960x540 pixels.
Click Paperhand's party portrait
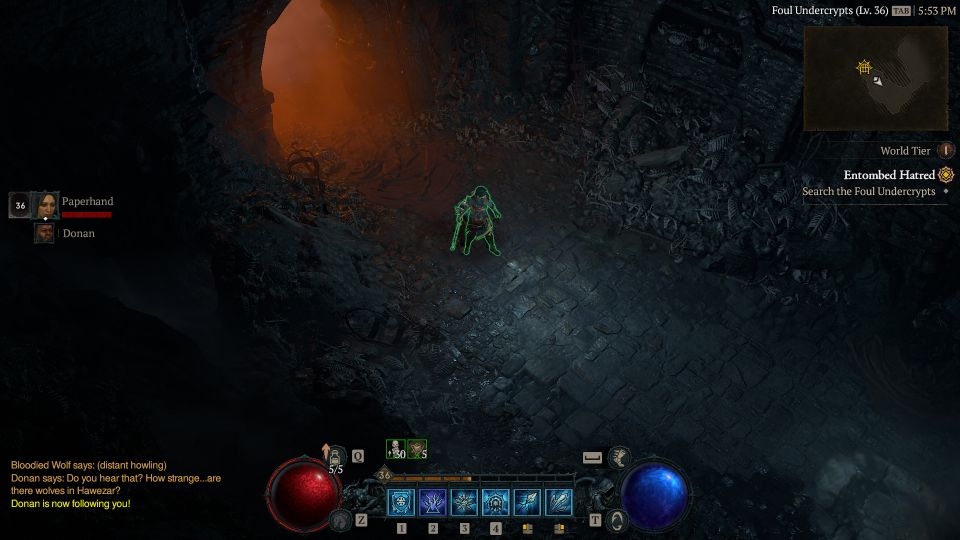tap(46, 205)
